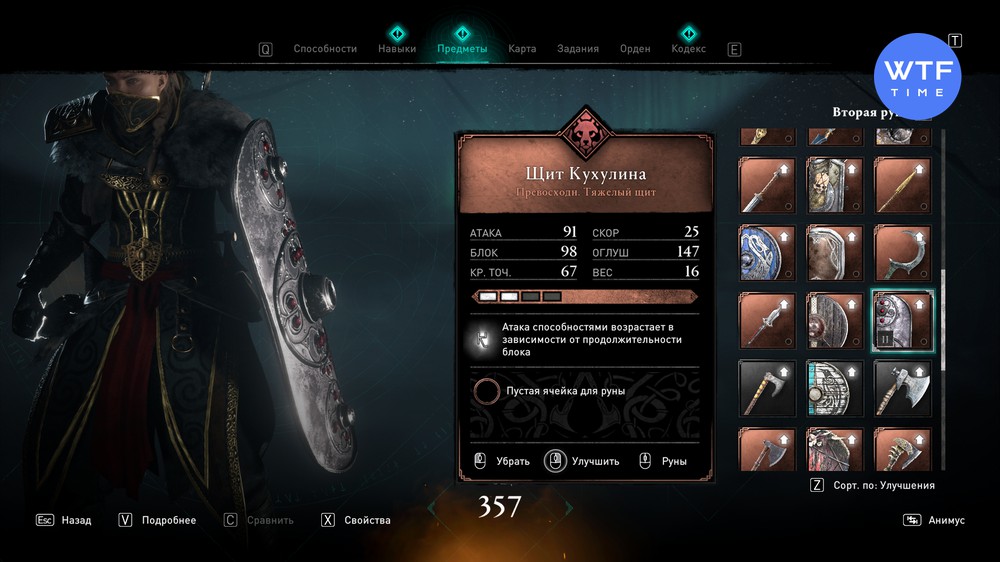
Task: Click the WTF Time logo overlay
Action: tap(917, 77)
